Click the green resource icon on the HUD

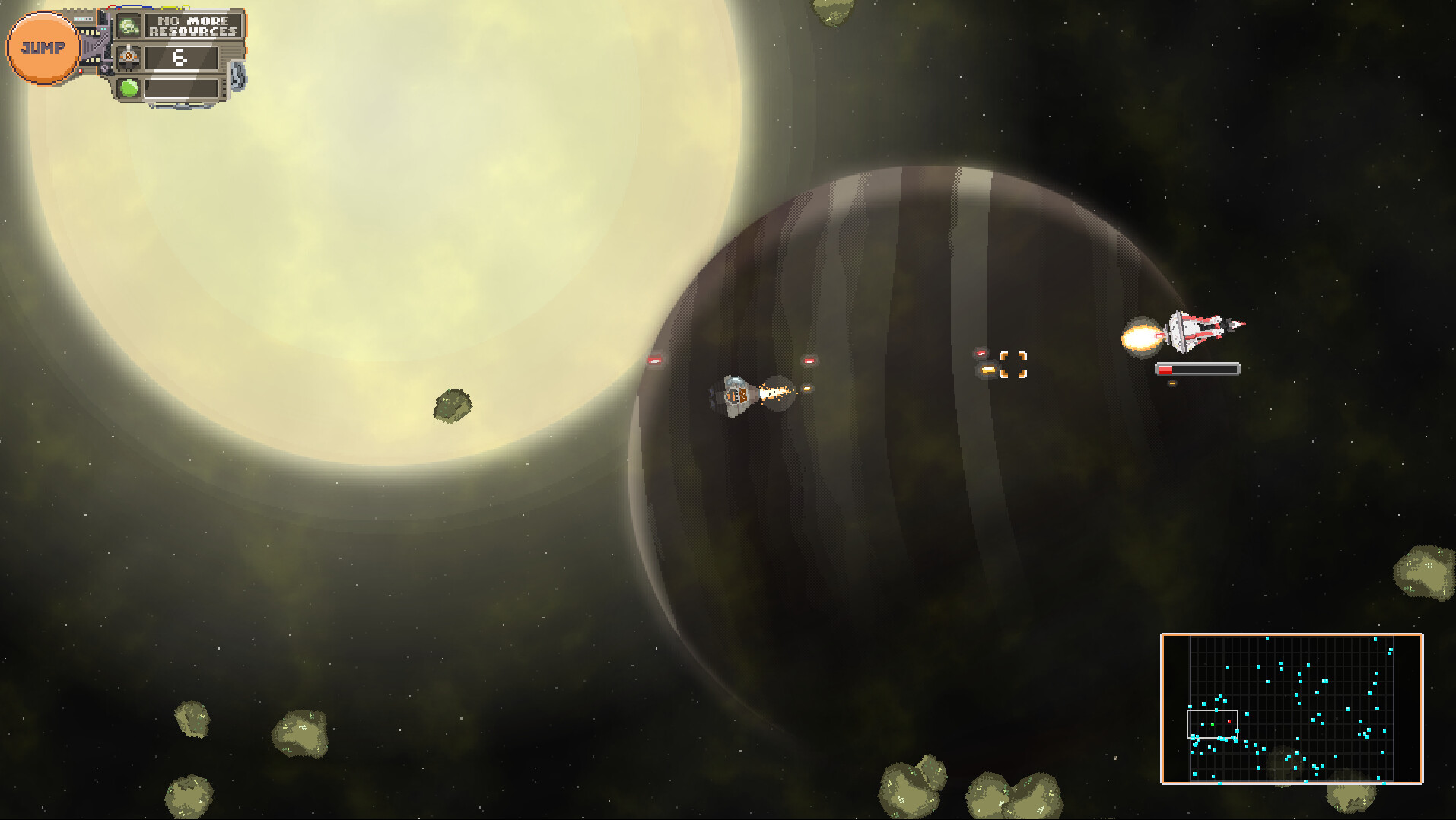pyautogui.click(x=129, y=25)
